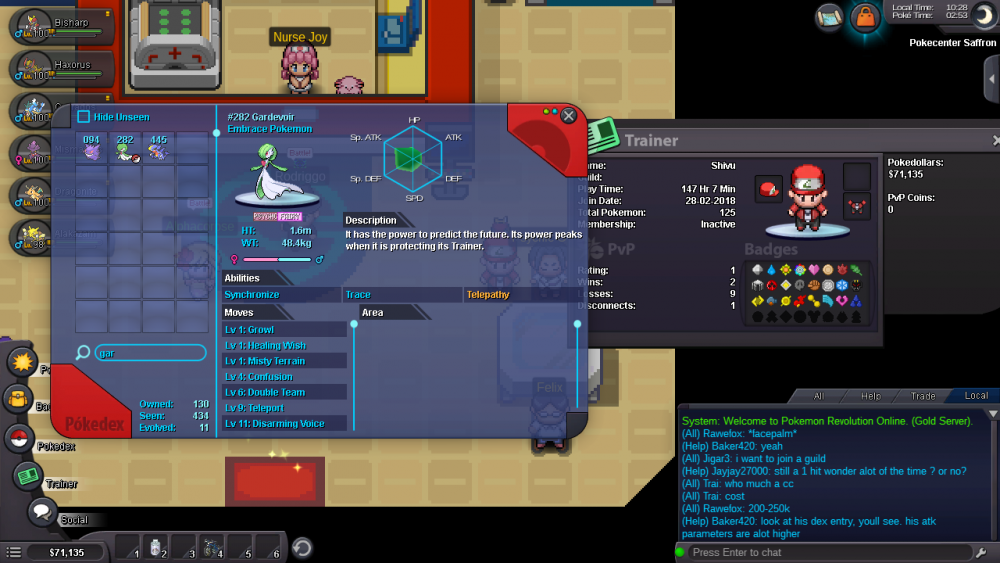This screenshot has width=1000, height=563.
Task: Switch to the Help chat tab
Action: click(871, 396)
